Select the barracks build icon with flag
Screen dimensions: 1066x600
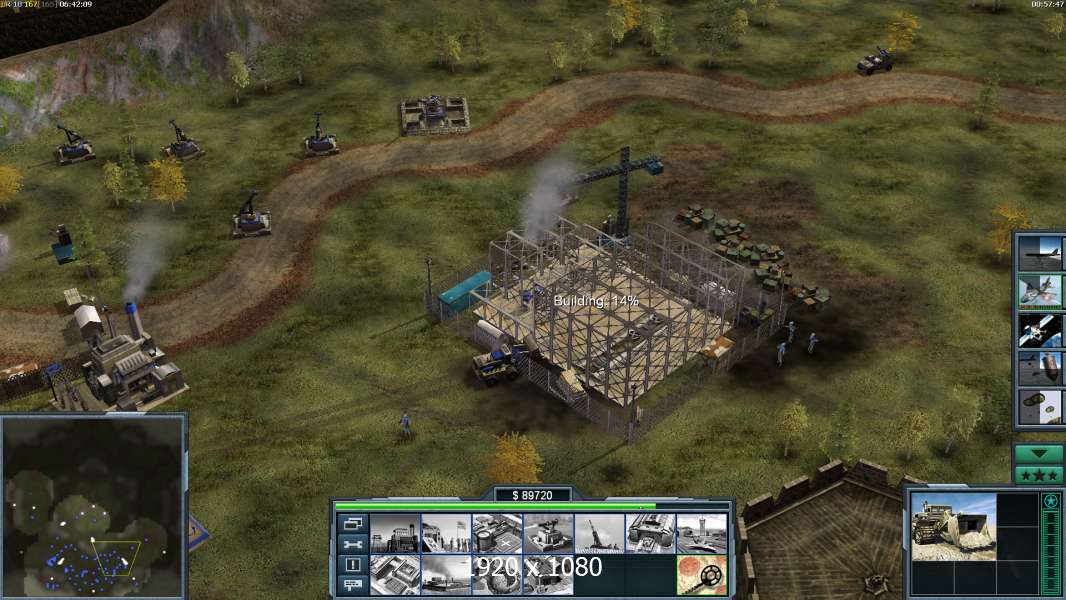[445, 534]
